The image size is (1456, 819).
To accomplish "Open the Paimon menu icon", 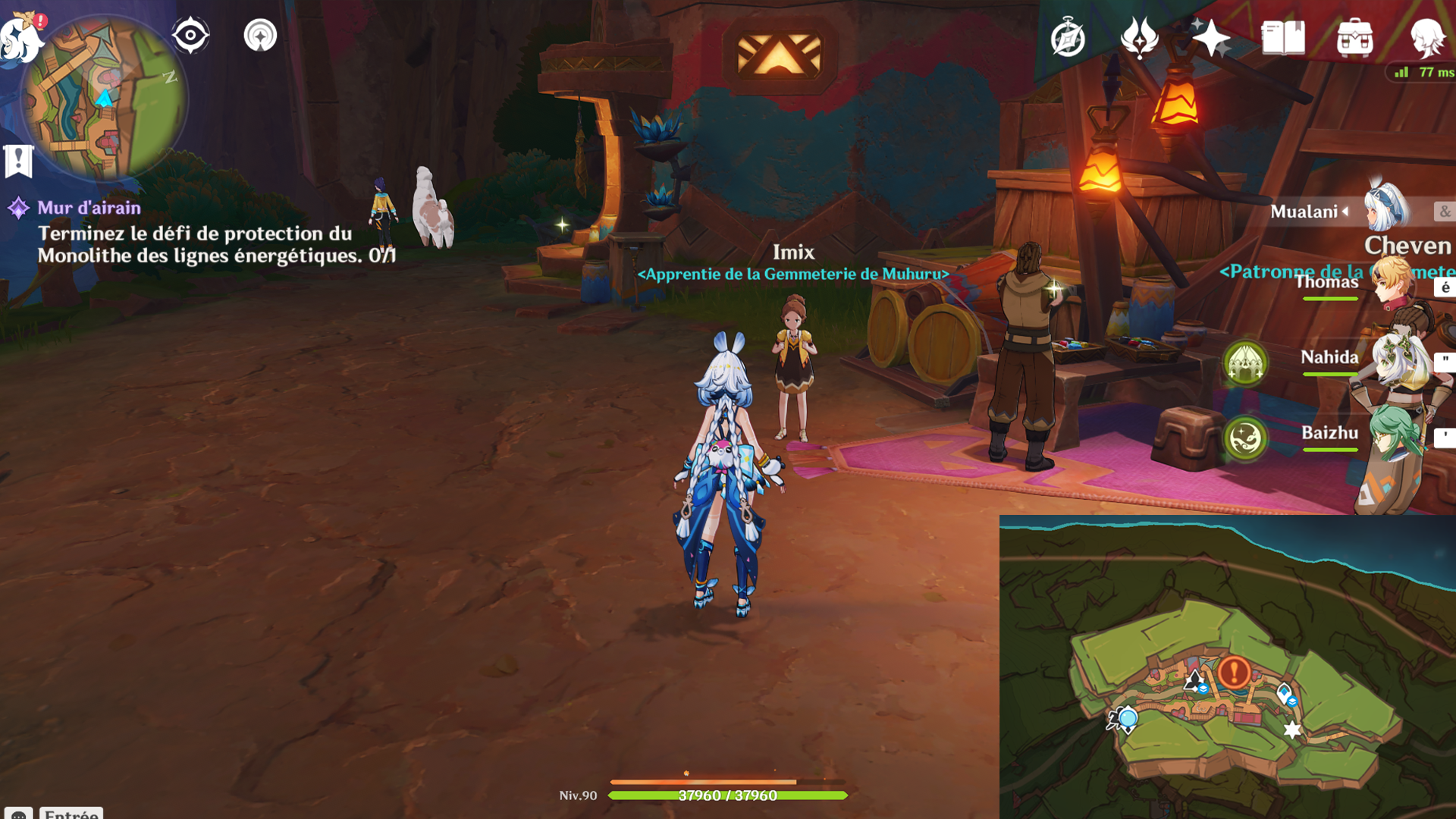I will coord(21,36).
